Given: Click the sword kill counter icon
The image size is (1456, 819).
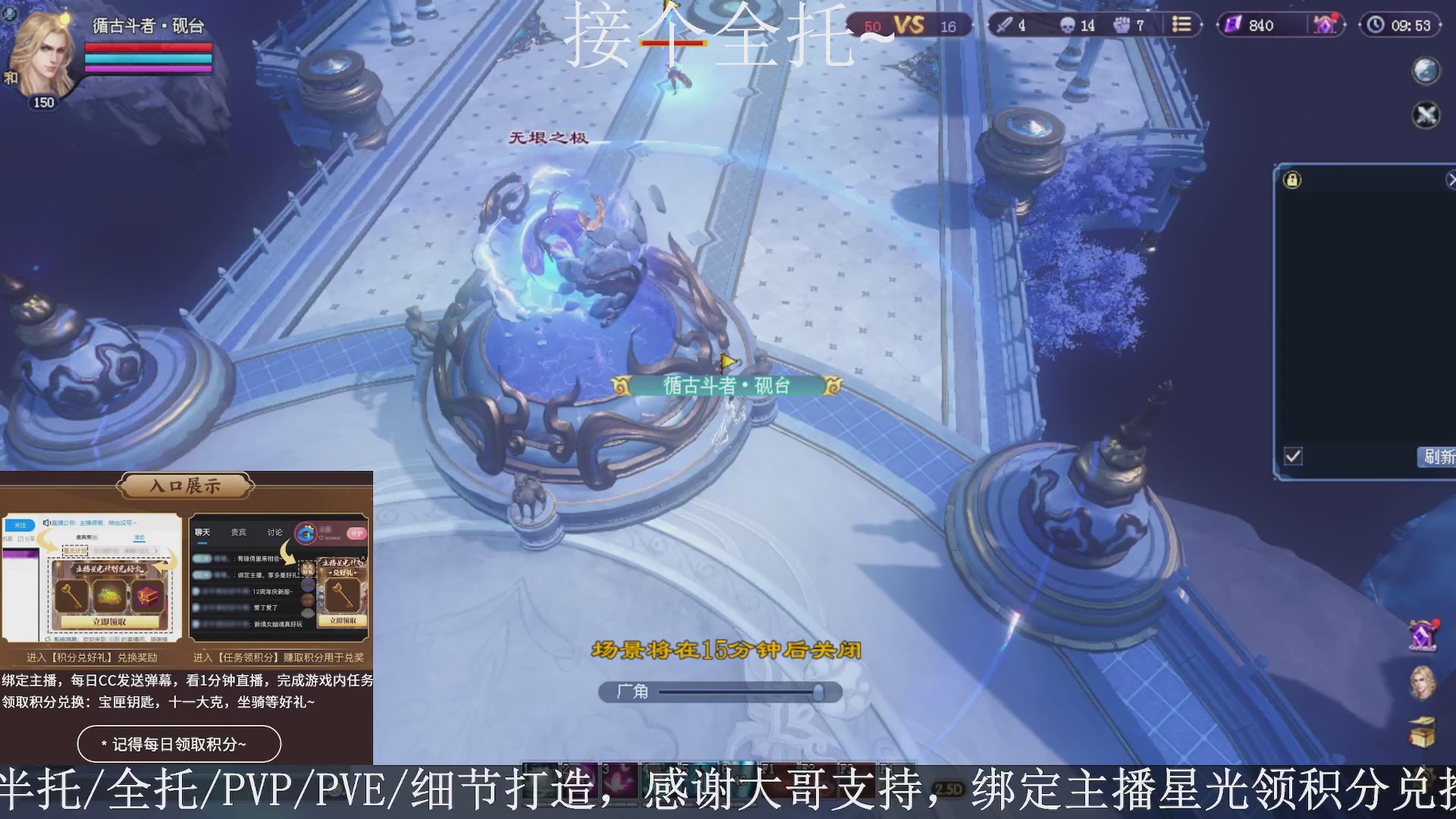Looking at the screenshot, I should pyautogui.click(x=1005, y=24).
